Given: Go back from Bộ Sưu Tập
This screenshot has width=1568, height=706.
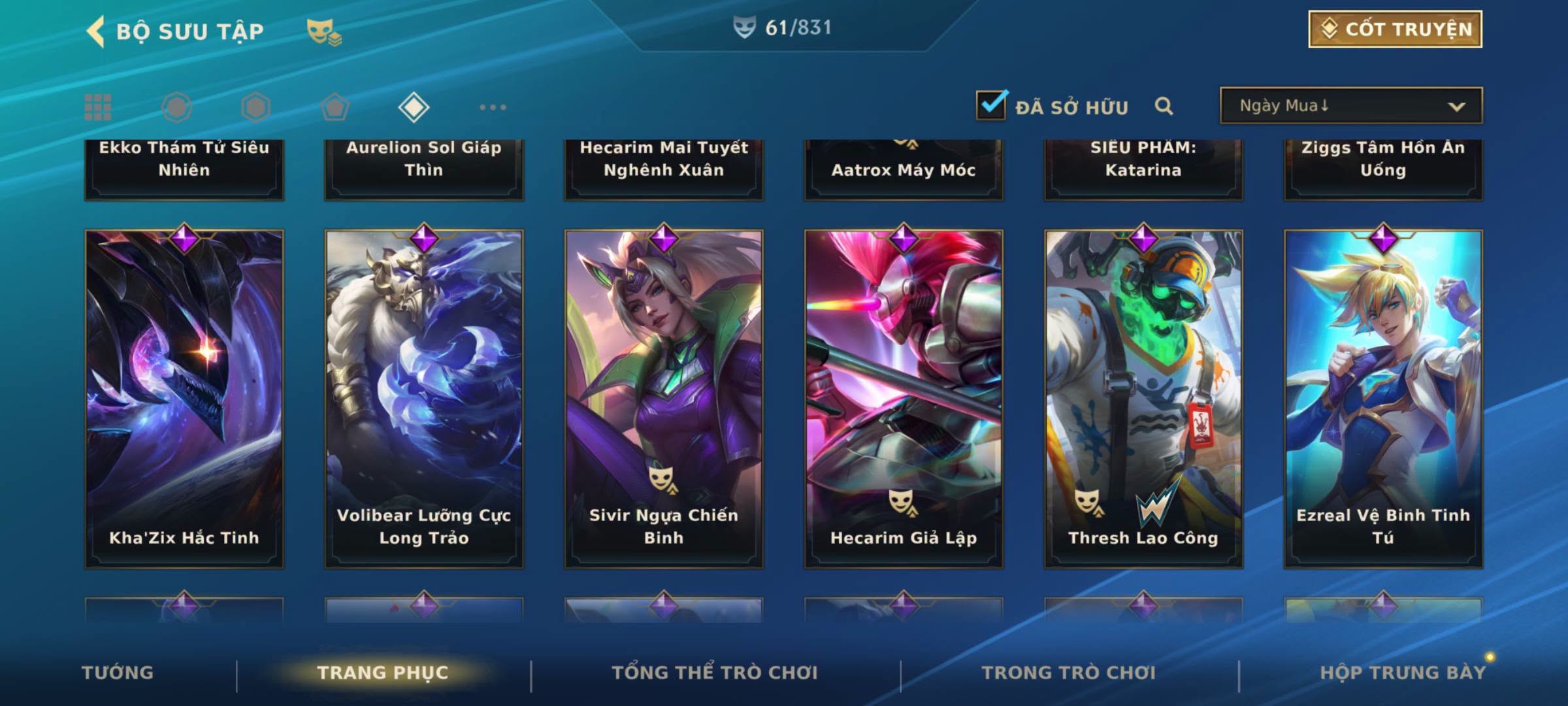Looking at the screenshot, I should 95,31.
